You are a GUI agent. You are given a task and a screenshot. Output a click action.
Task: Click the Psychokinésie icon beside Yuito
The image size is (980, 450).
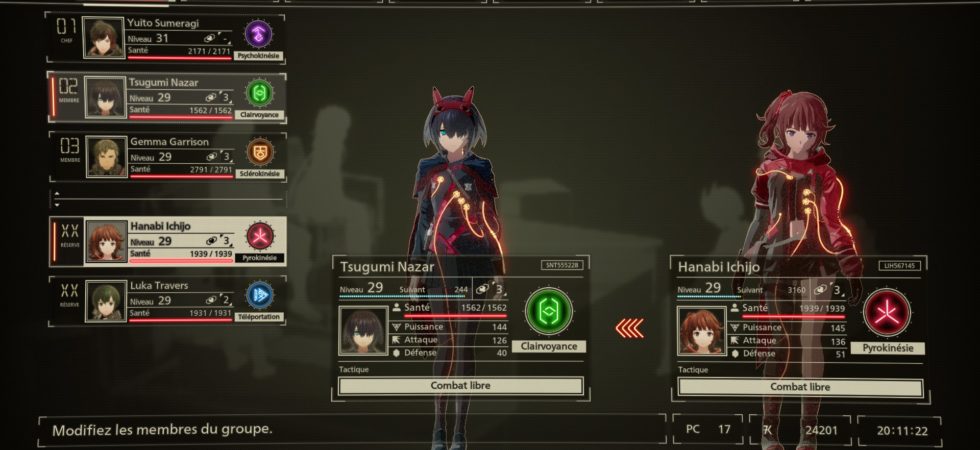[x=259, y=34]
